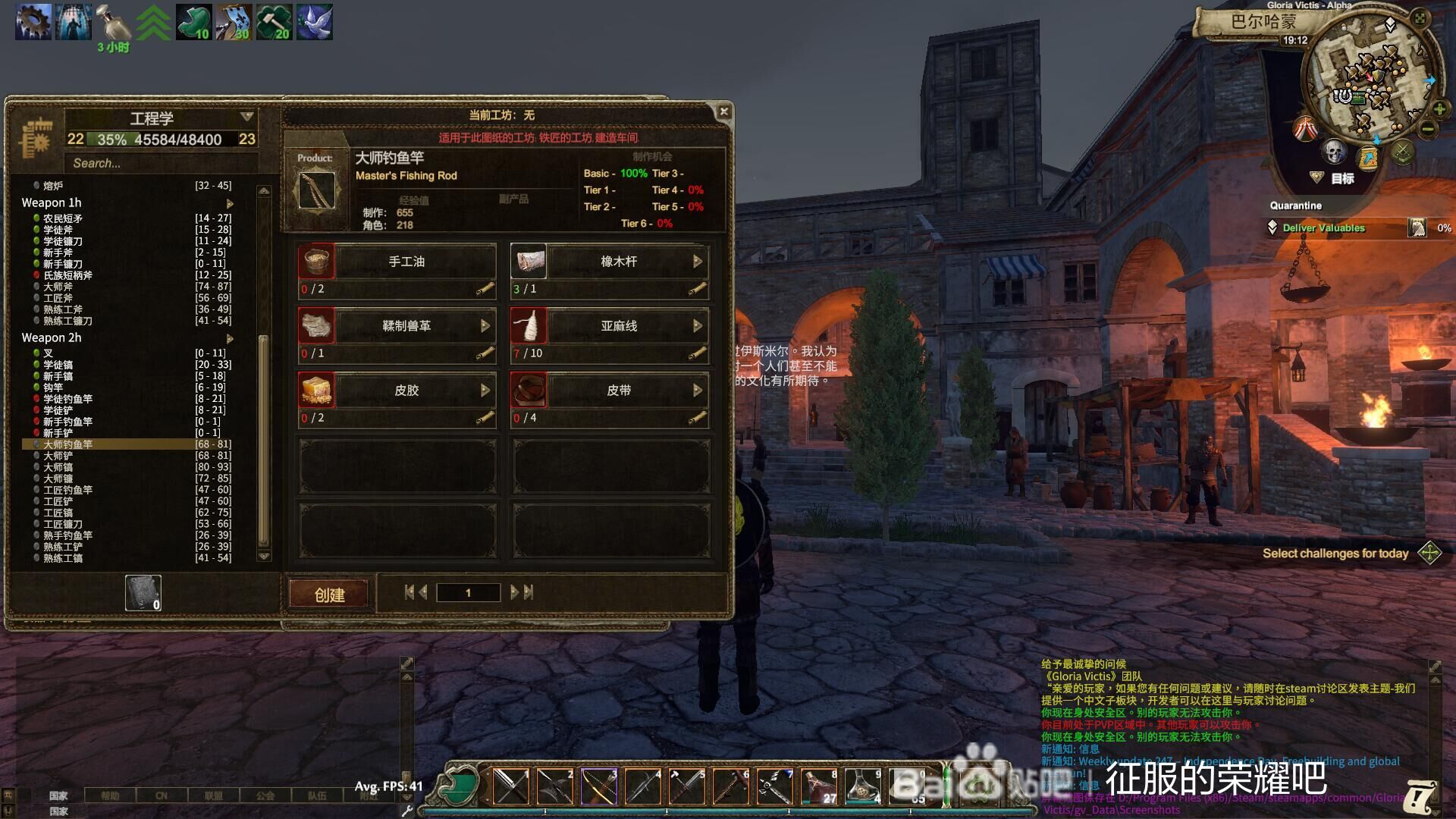The height and width of the screenshot is (819, 1456).
Task: Open the 工程学 profession dropdown
Action: coord(246,117)
